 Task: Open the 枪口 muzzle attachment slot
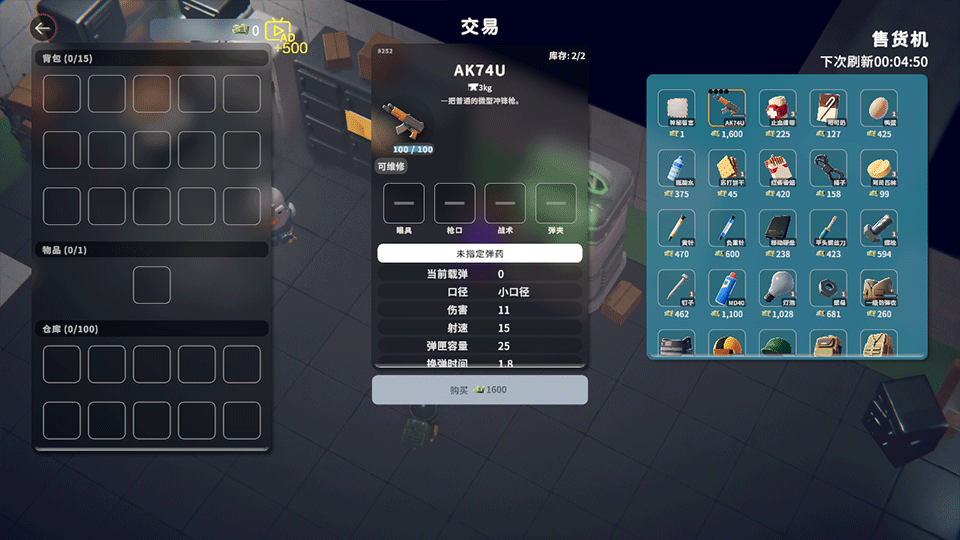click(x=454, y=203)
